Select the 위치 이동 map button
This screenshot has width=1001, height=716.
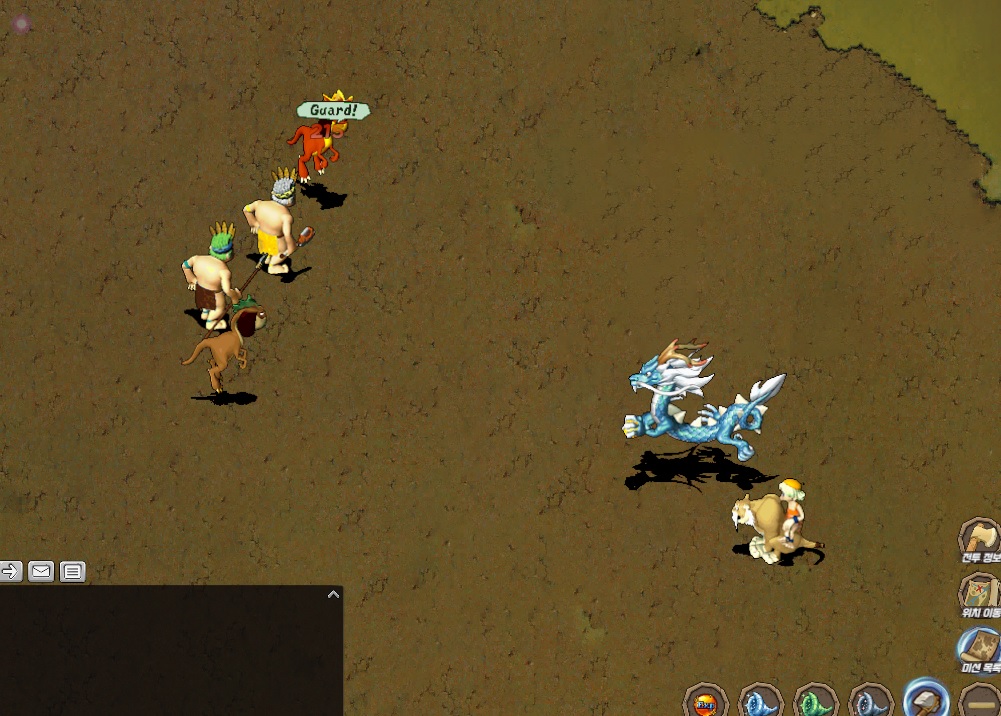pyautogui.click(x=979, y=593)
